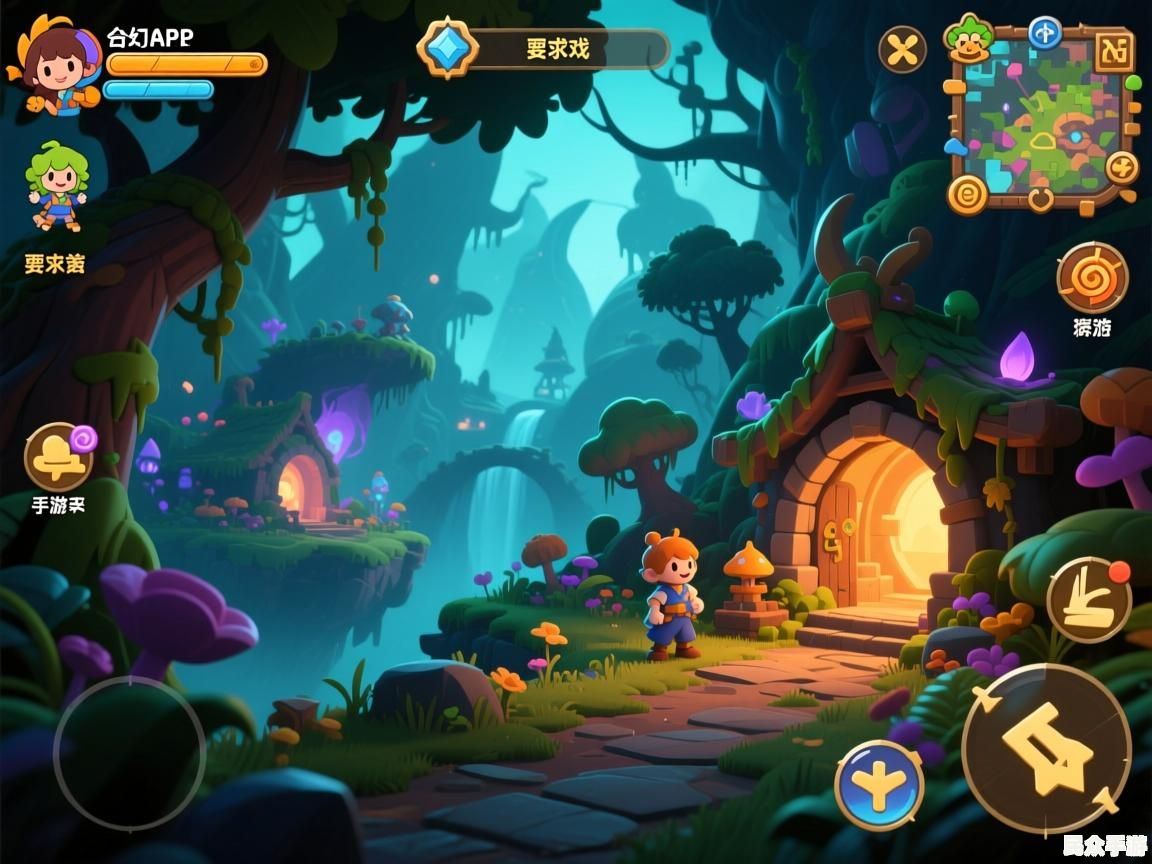The width and height of the screenshot is (1152, 864).
Task: Use the large hammer attack button
Action: (x=1046, y=749)
